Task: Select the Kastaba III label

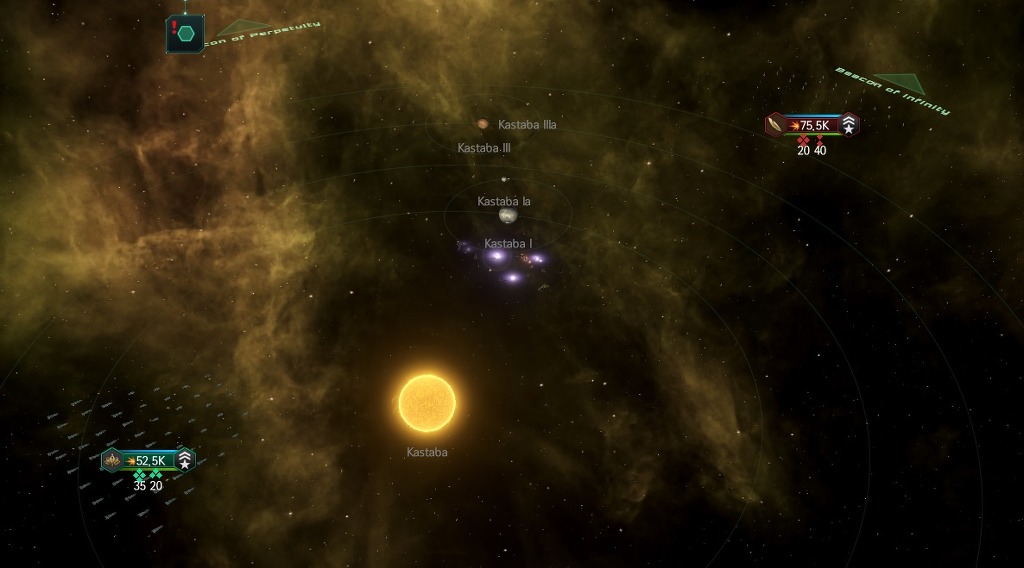Action: 484,148
